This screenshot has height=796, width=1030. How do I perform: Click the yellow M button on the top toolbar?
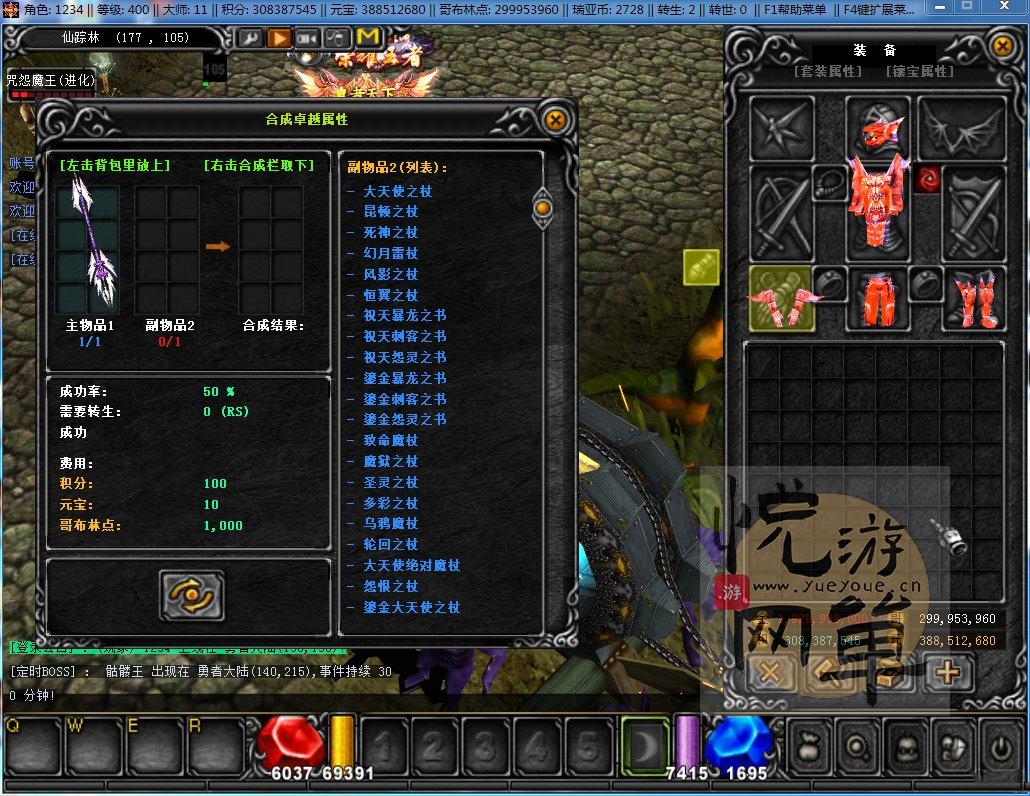[x=367, y=38]
